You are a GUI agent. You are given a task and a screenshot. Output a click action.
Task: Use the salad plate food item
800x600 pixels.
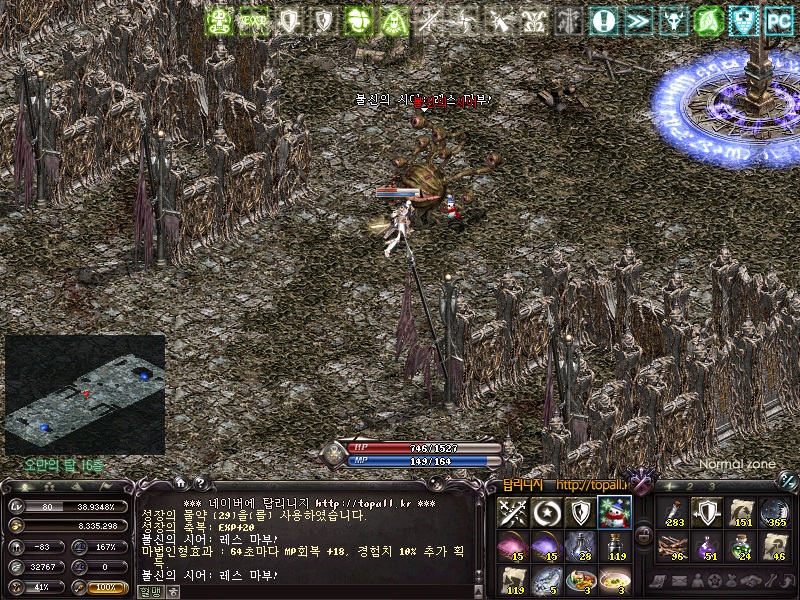(x=581, y=580)
